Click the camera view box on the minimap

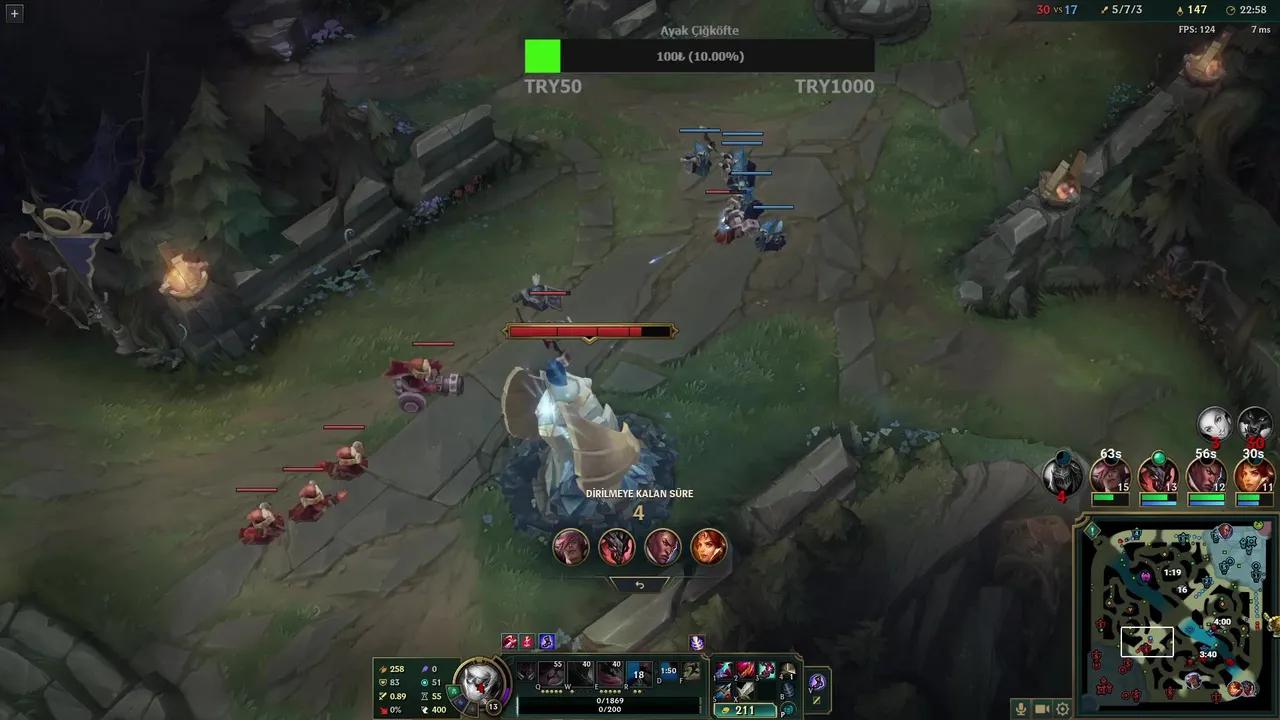coord(1146,642)
